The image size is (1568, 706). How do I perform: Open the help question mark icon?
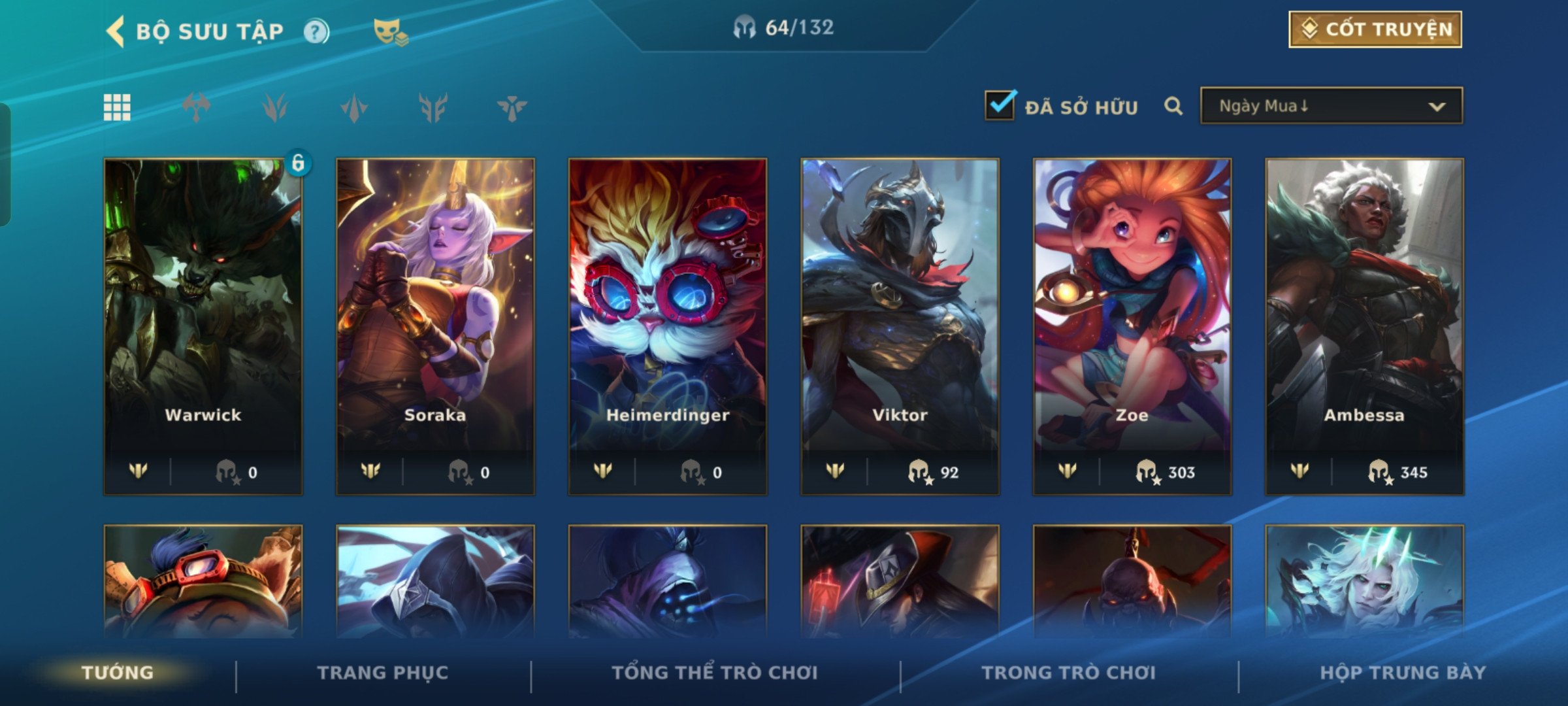coord(316,31)
